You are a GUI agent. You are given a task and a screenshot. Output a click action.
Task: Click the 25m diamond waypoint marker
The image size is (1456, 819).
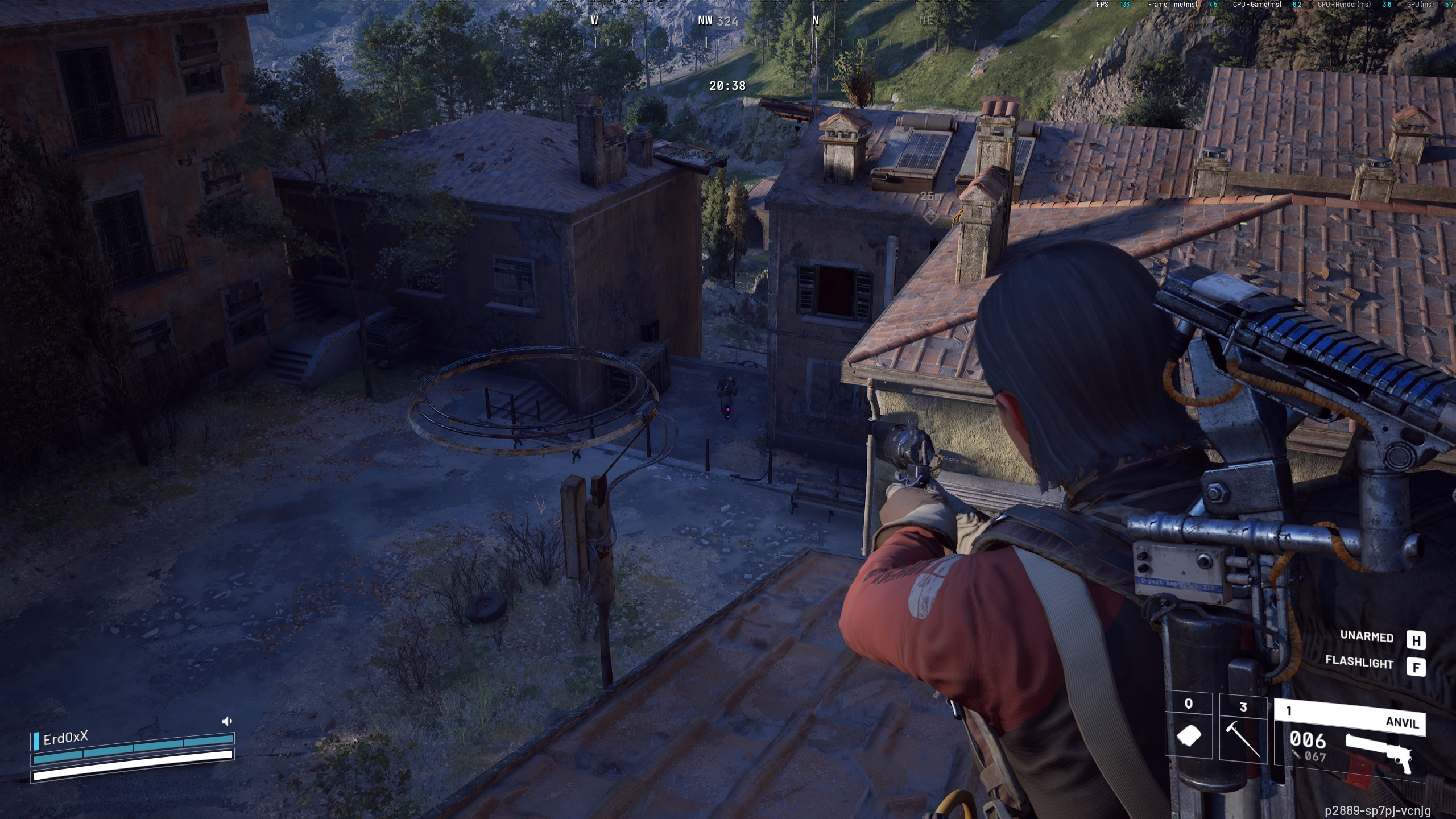(x=930, y=217)
